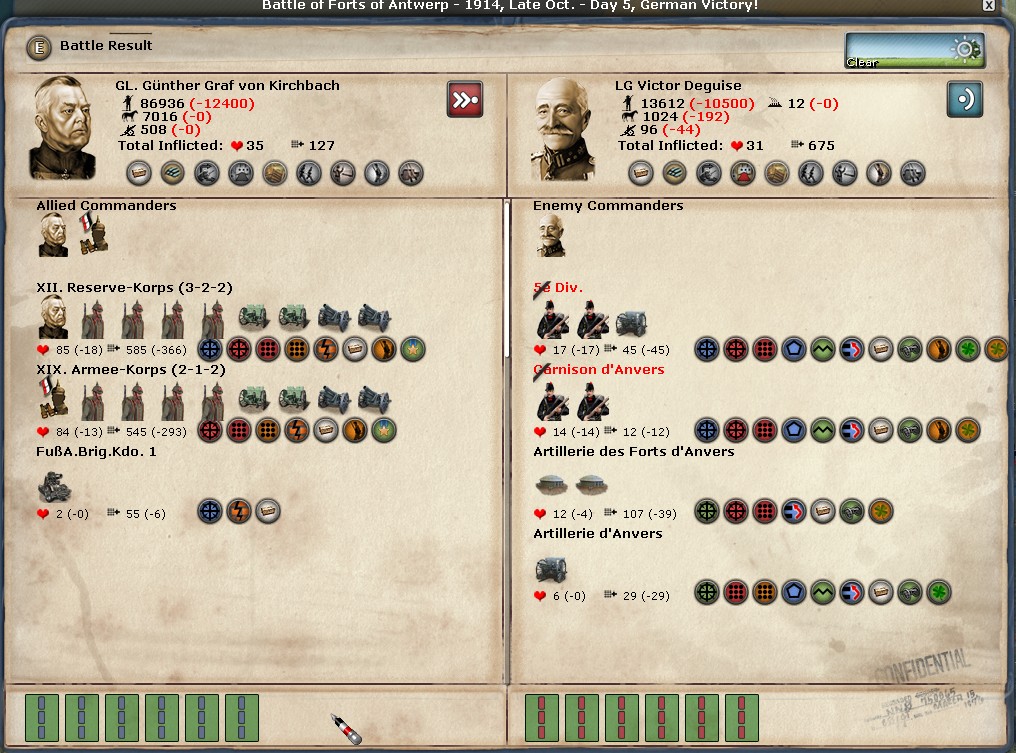Viewport: 1016px width, 753px height.
Task: Select the Artillerie d'Anvers cannon icon
Action: click(551, 569)
